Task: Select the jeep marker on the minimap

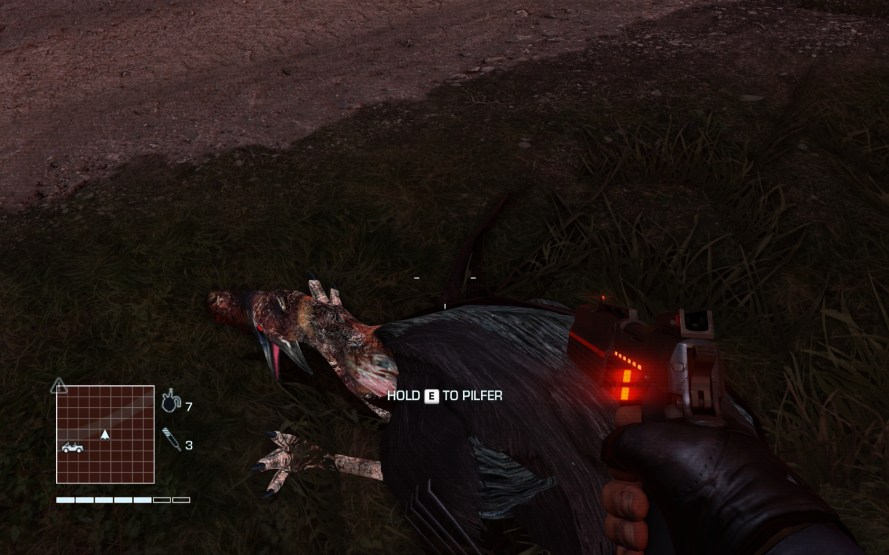Action: (72, 447)
